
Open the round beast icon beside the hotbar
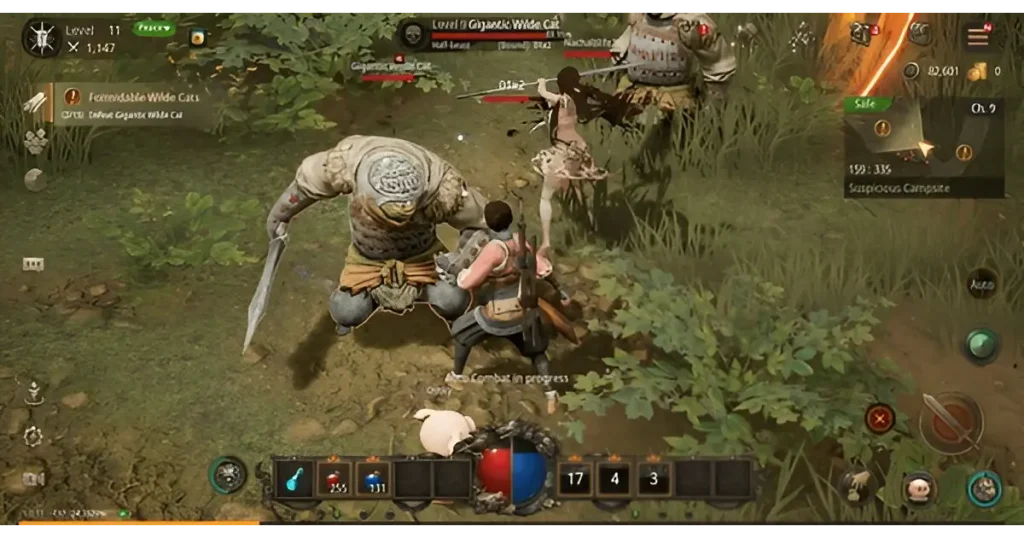tap(228, 474)
